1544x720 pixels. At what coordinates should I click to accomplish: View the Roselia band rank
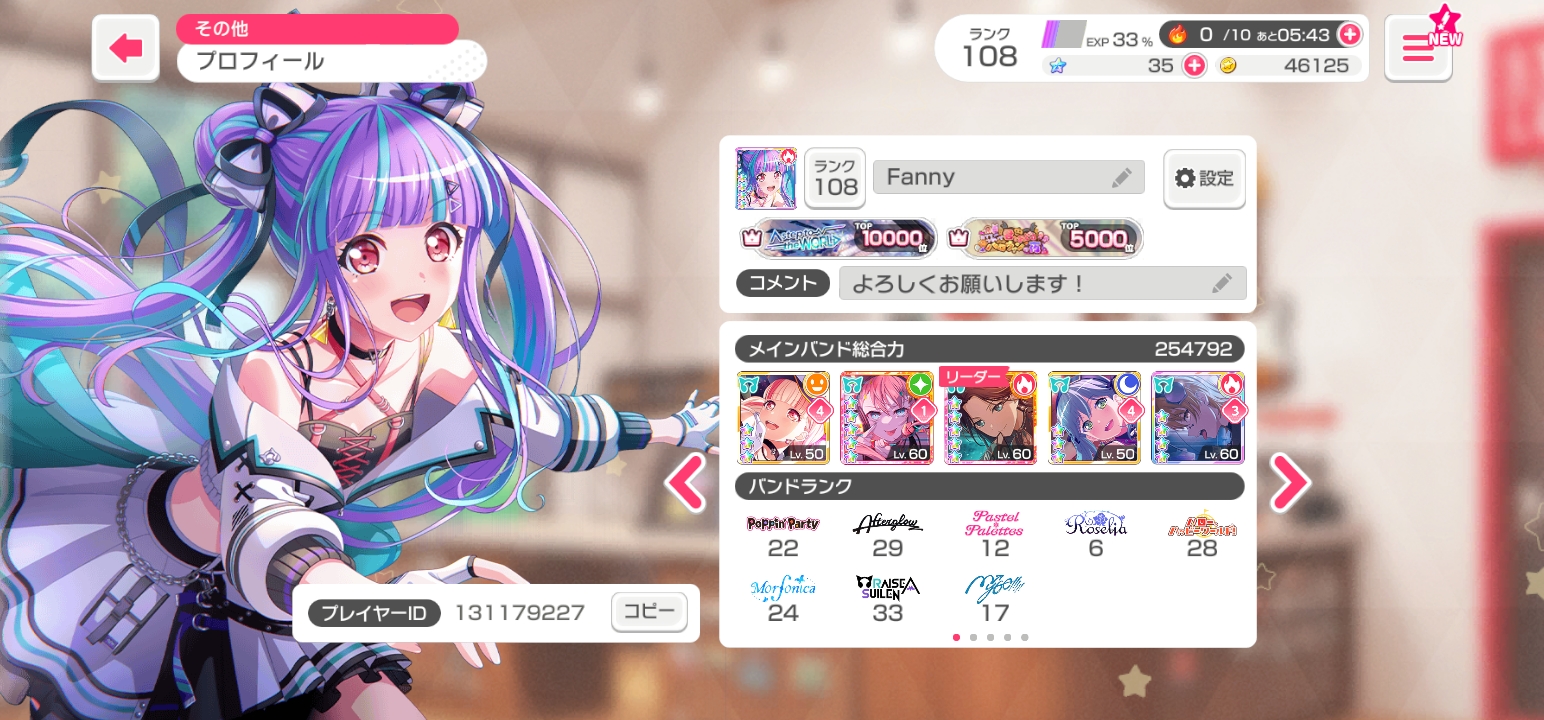(x=1096, y=536)
